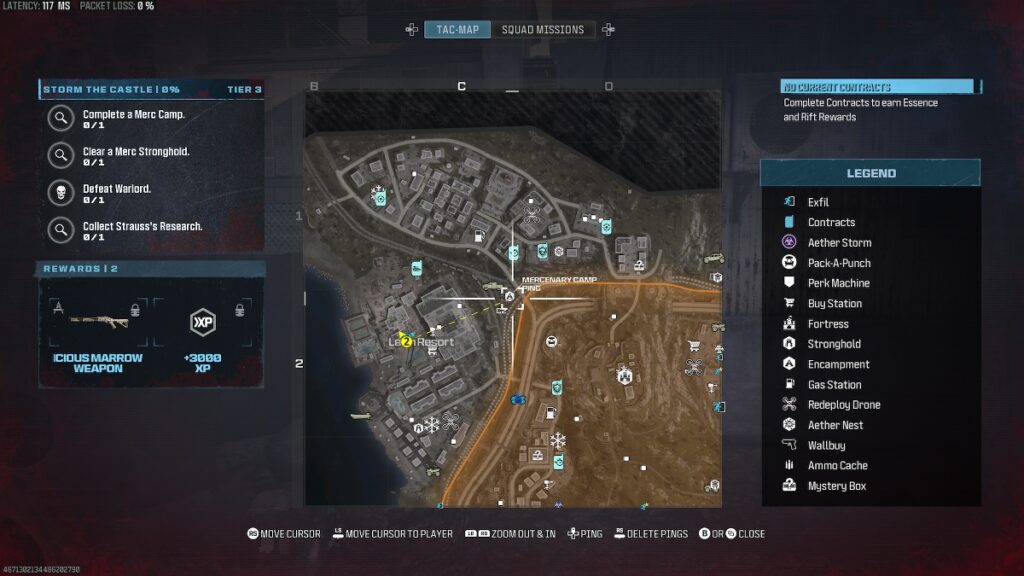Select Aether Storm in the legend
Viewport: 1024px width, 576px height.
[x=839, y=243]
